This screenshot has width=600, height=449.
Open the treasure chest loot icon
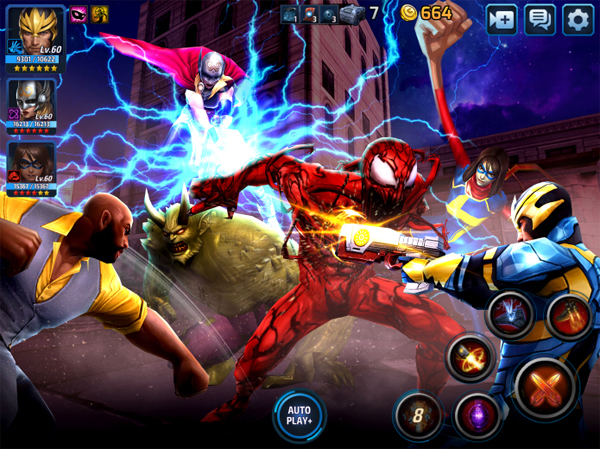click(x=348, y=14)
